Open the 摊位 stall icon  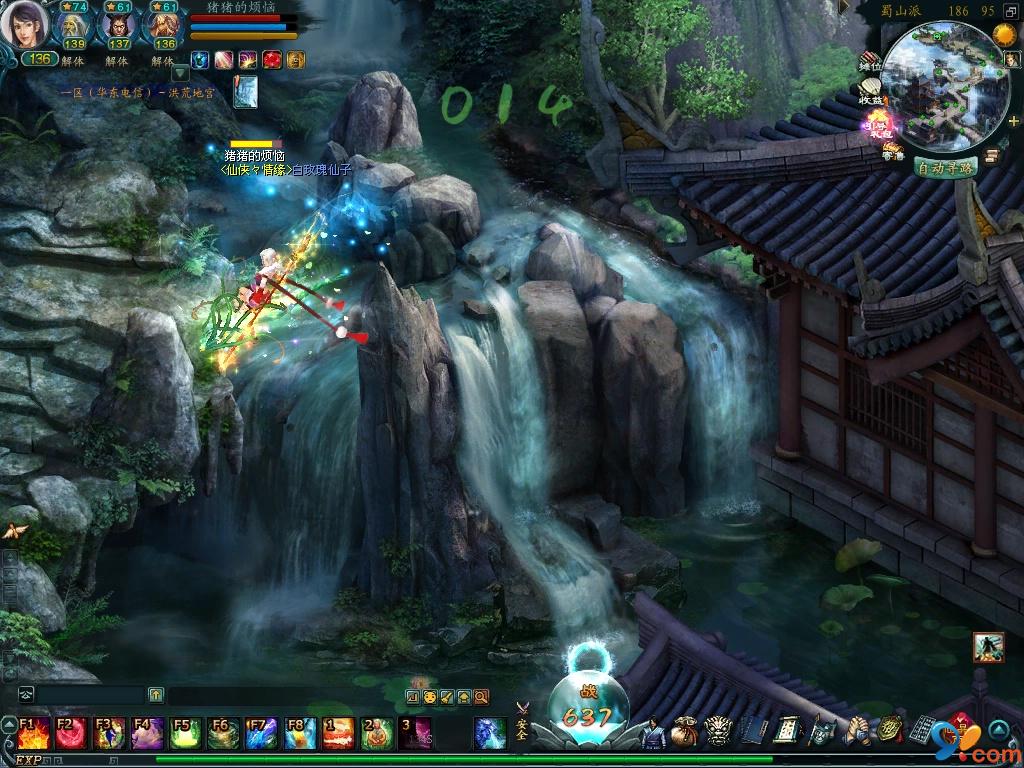click(871, 63)
